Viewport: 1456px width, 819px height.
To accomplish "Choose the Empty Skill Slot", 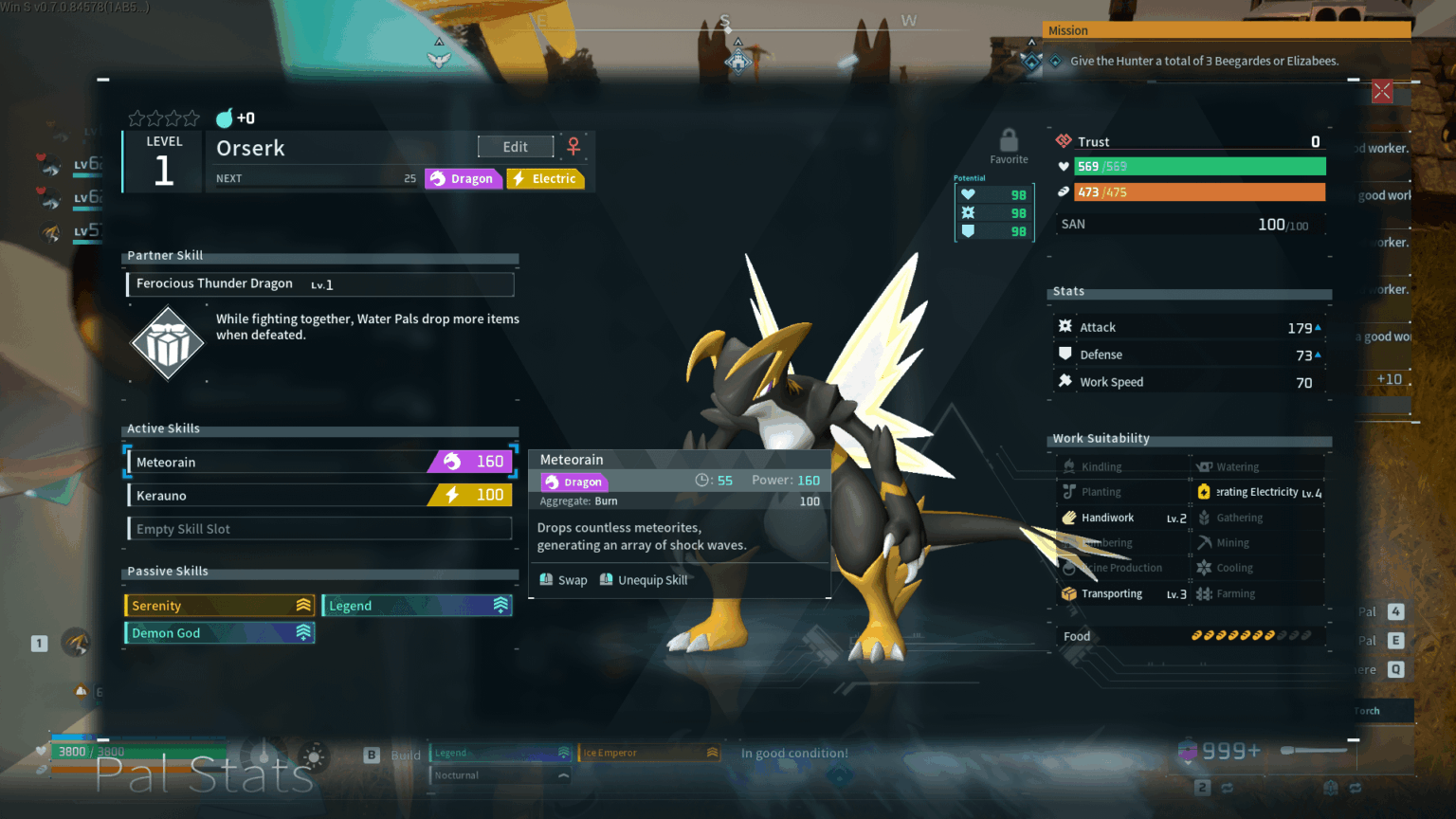I will click(x=320, y=529).
